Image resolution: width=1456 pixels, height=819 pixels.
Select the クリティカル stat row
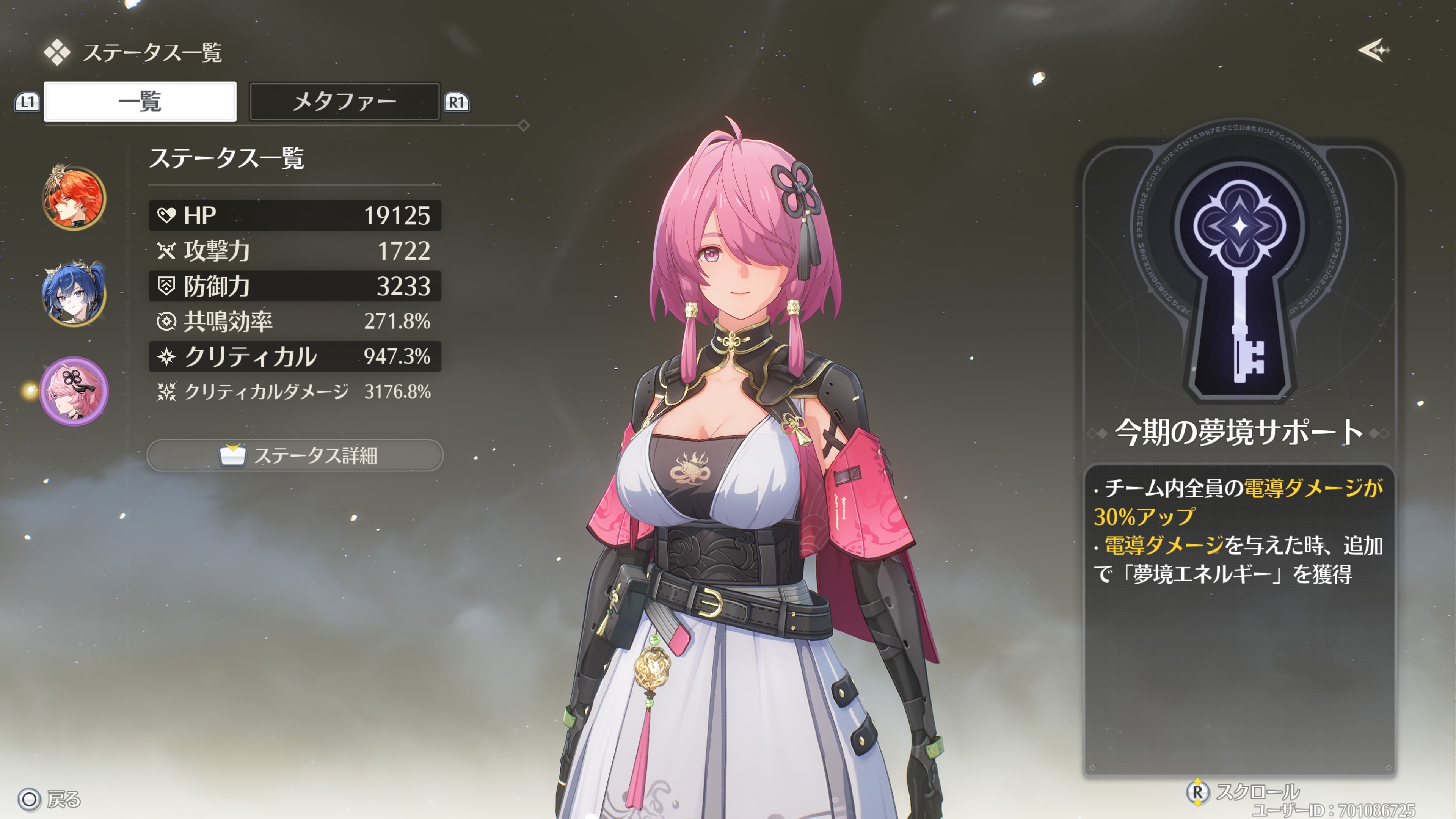(295, 357)
